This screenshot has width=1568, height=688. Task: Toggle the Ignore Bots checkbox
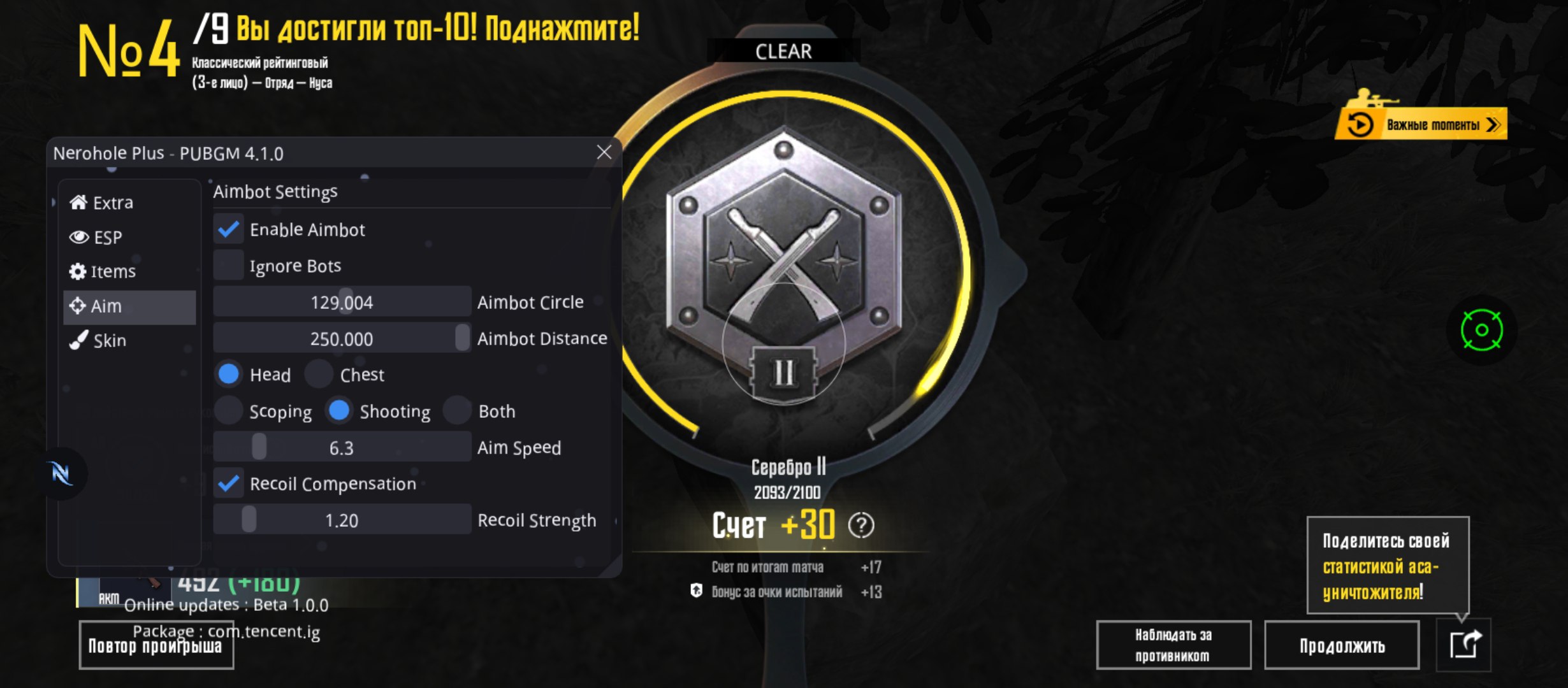click(x=228, y=265)
